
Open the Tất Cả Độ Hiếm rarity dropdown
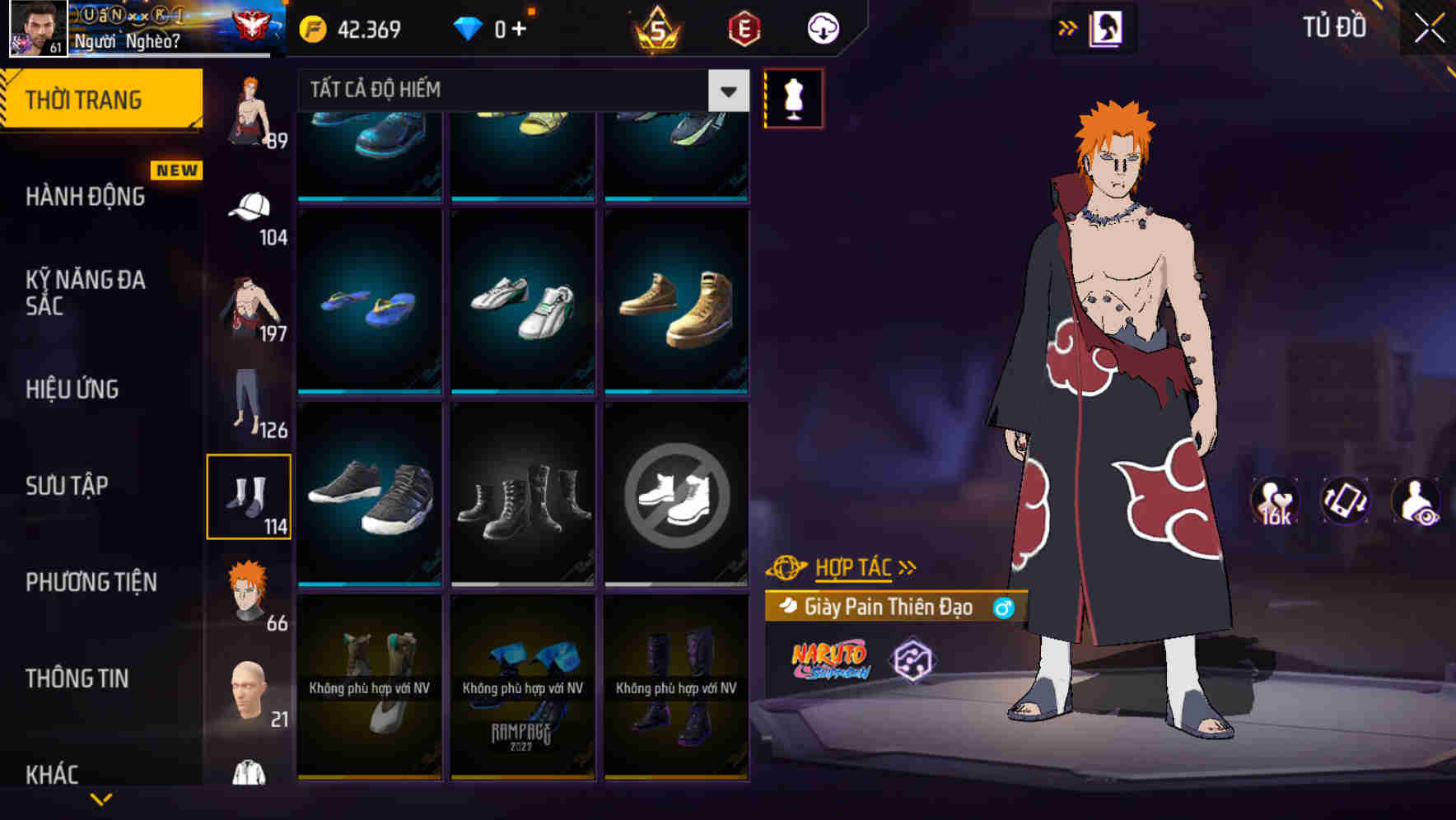[517, 91]
